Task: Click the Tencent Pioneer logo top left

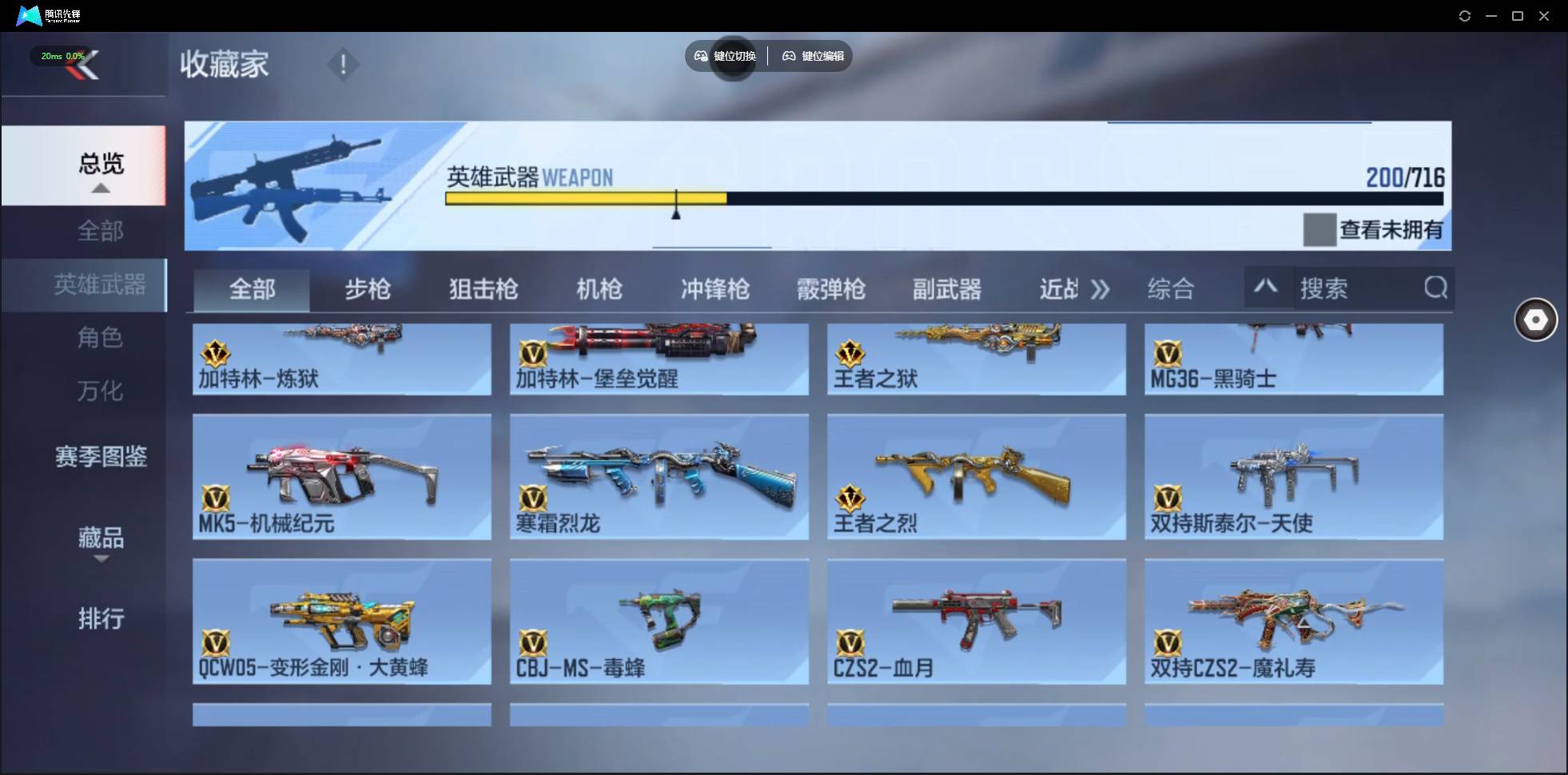Action: (28, 14)
